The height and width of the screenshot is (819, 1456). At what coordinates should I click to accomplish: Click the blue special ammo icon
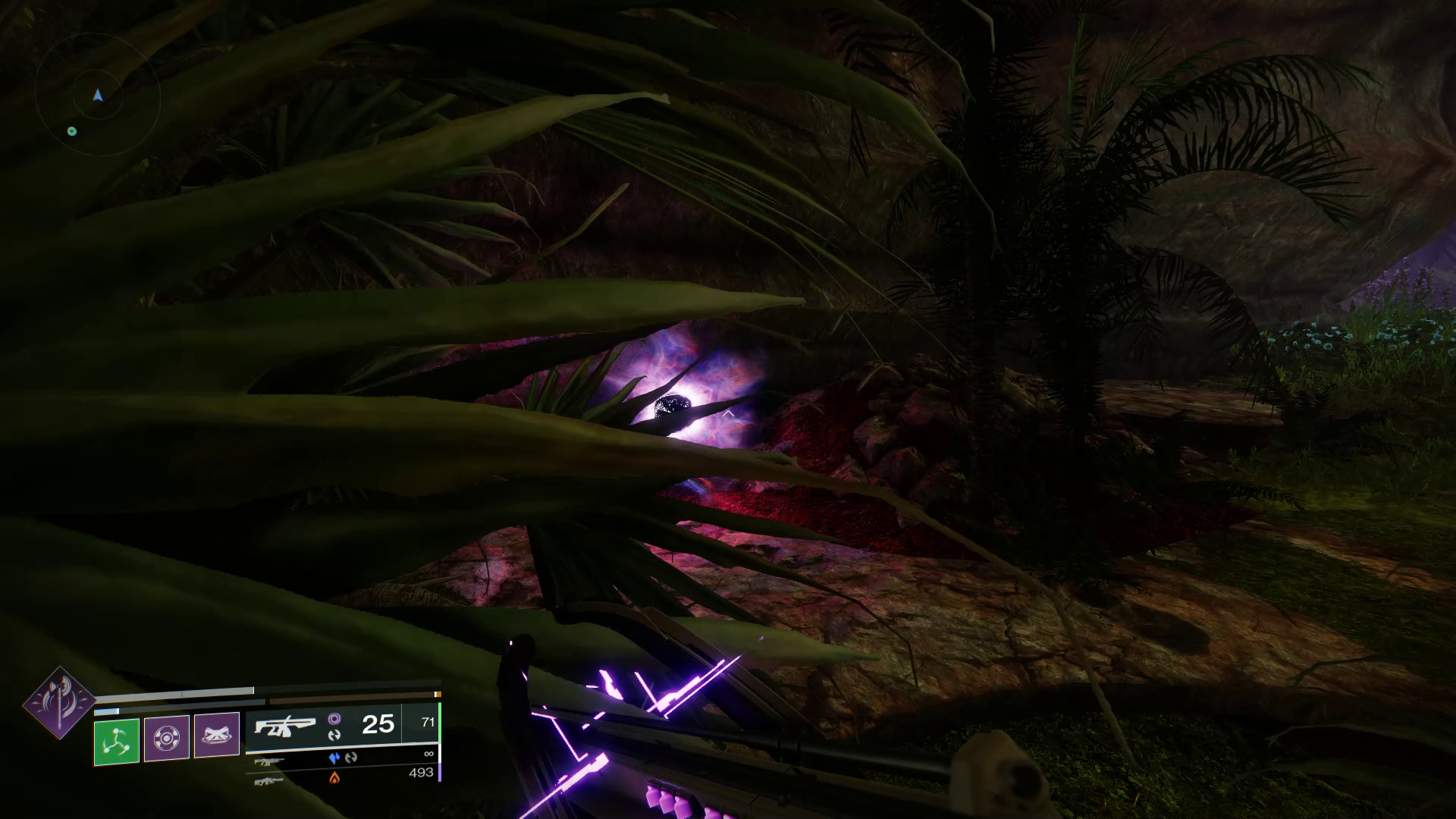(x=333, y=758)
